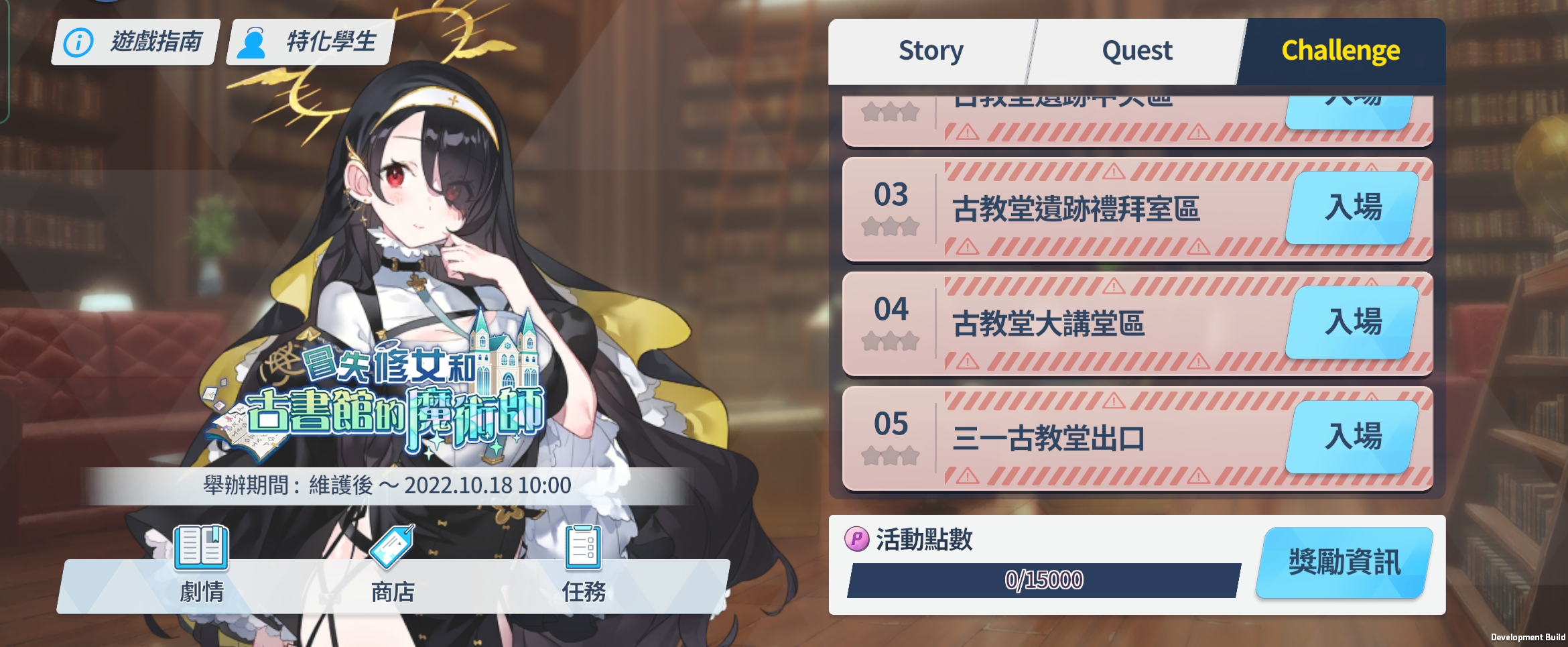This screenshot has height=647, width=1568.
Task: Show the 特化學生 specialized students
Action: click(310, 42)
